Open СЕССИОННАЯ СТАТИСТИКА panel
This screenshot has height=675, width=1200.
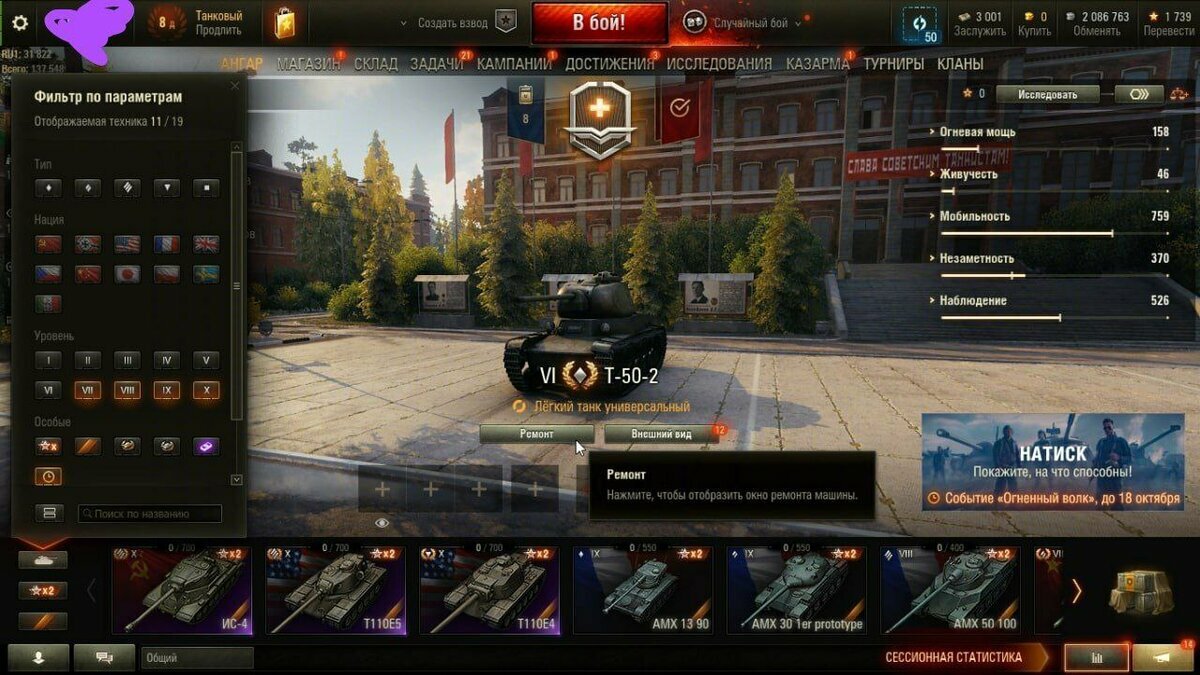(953, 657)
